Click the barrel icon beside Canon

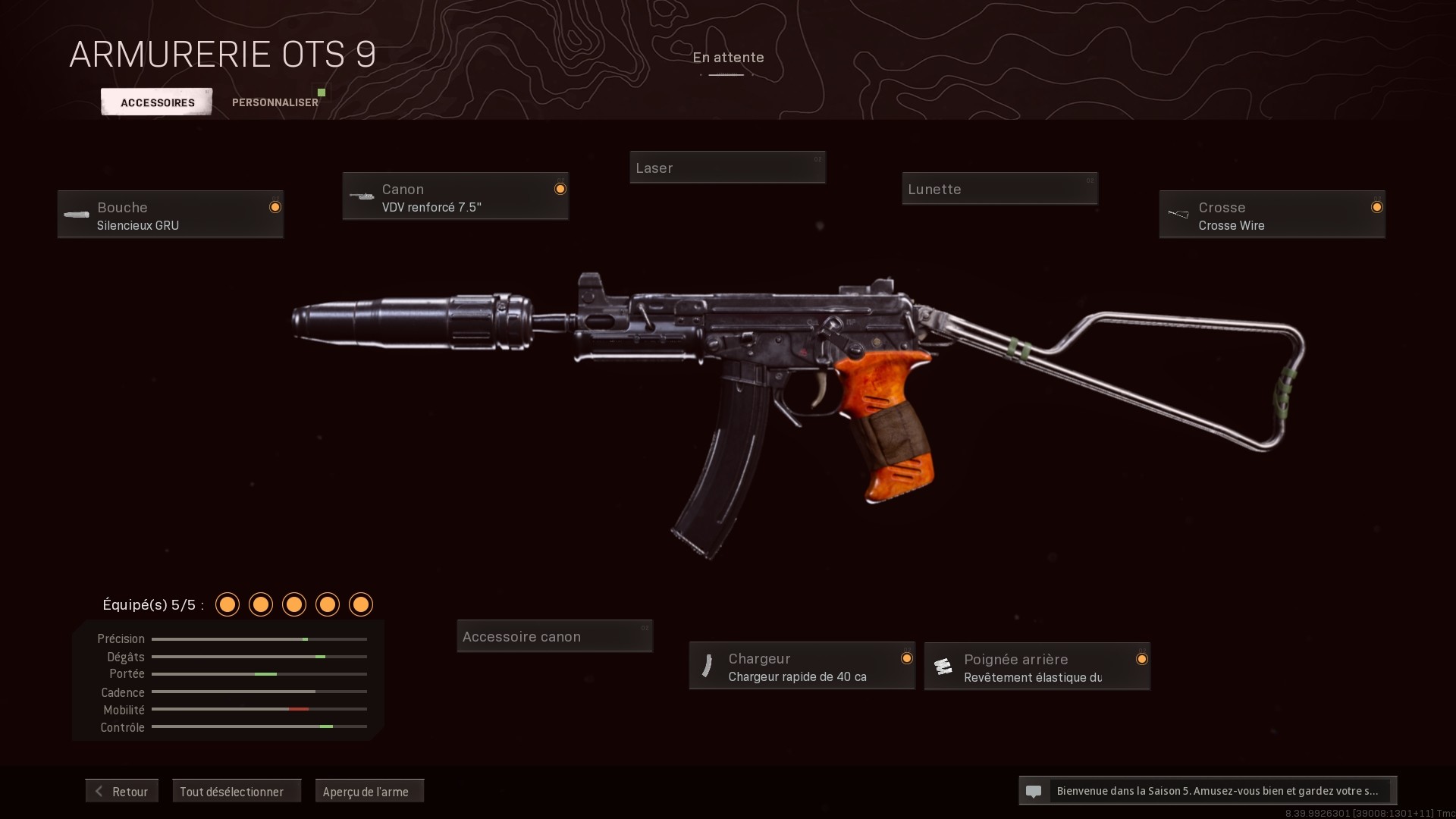360,196
